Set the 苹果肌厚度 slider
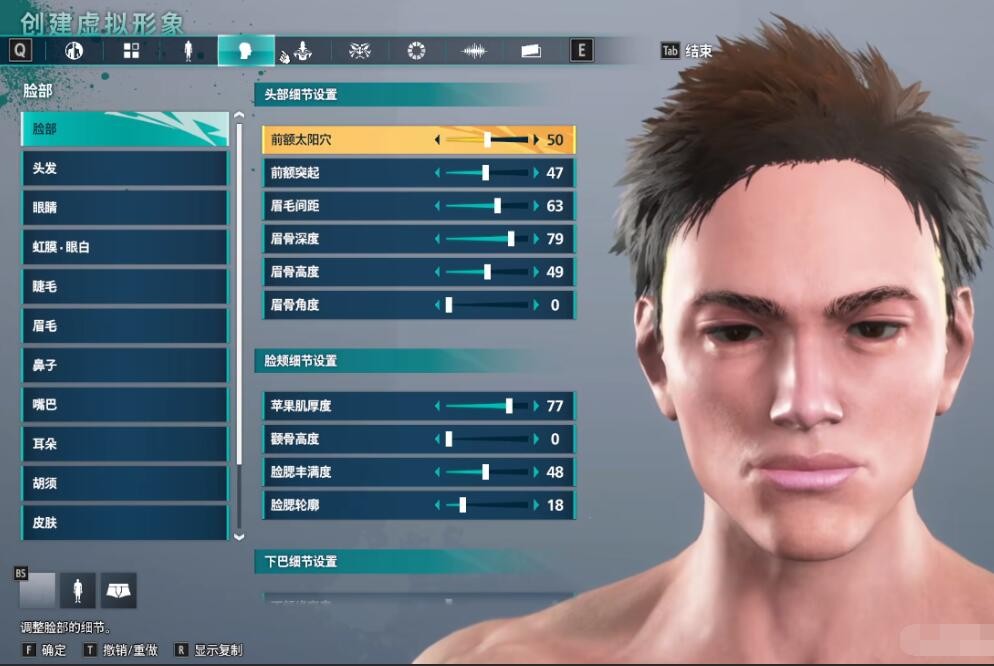Screen dimensions: 994x666 point(487,406)
